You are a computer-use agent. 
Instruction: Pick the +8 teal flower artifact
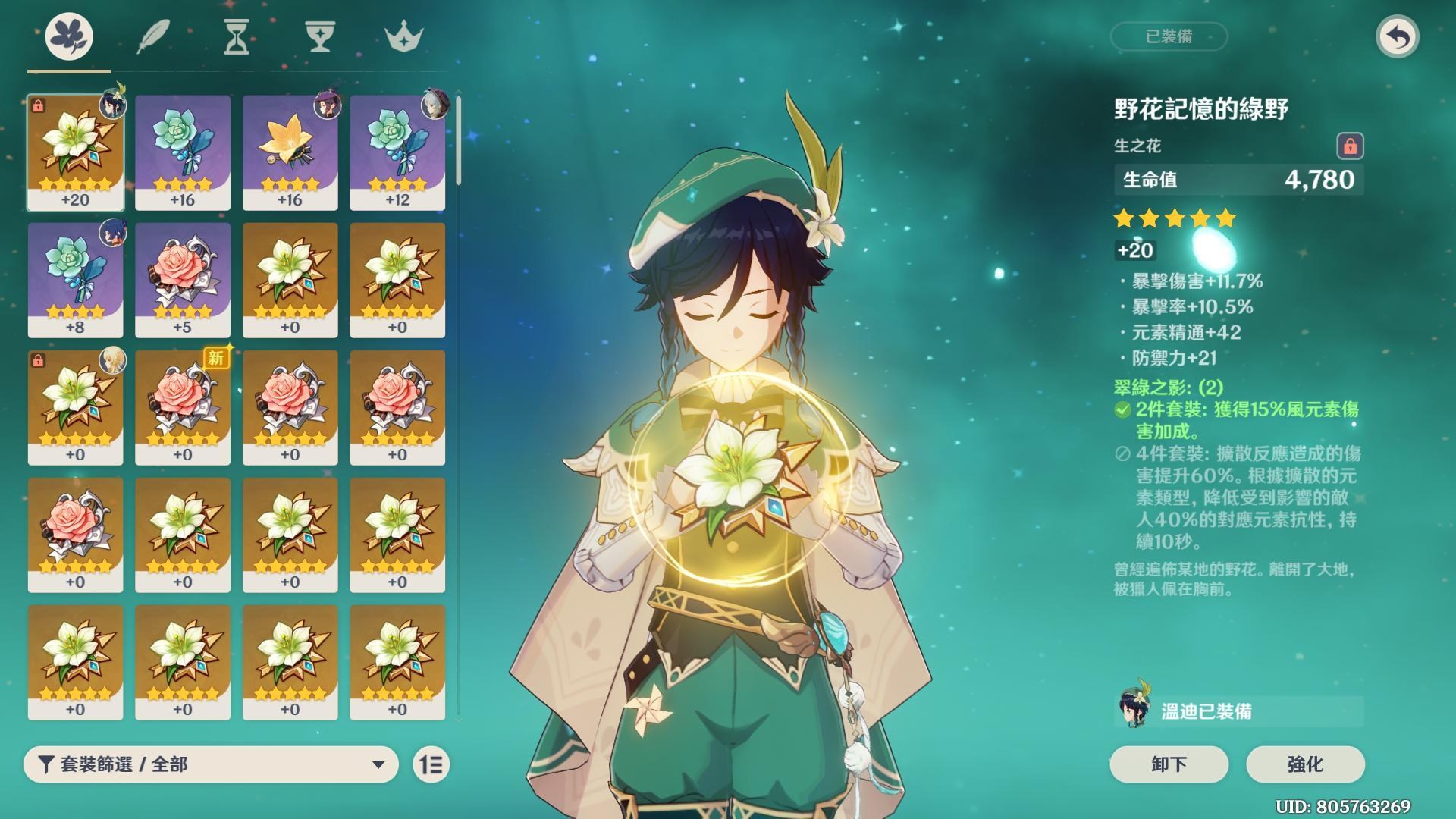click(x=75, y=279)
